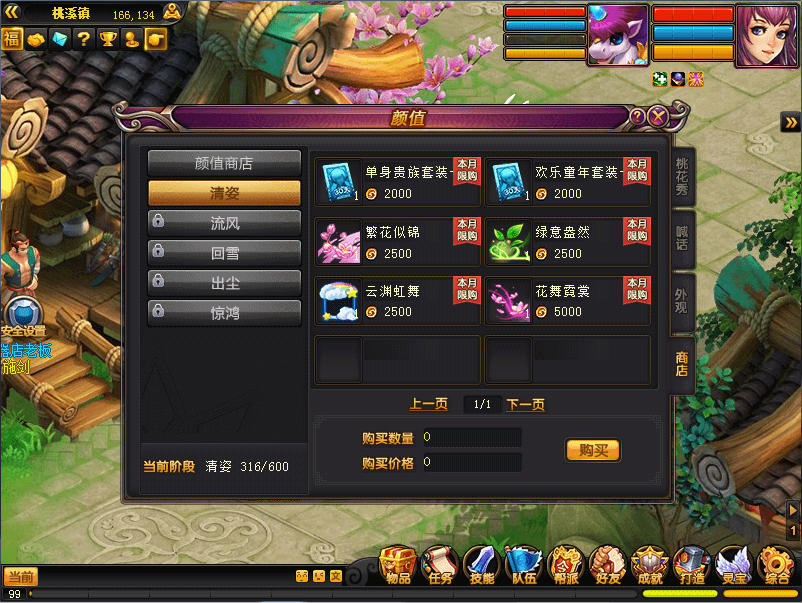Viewport: 802px width, 603px height.
Task: Click the 购买 purchase button
Action: point(593,450)
